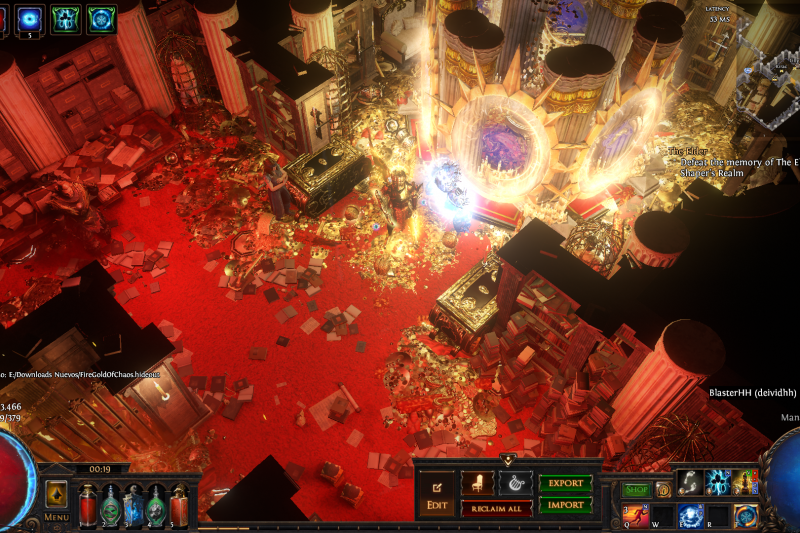The width and height of the screenshot is (800, 533).
Task: Activate the running figure skill on Q
Action: point(635,515)
